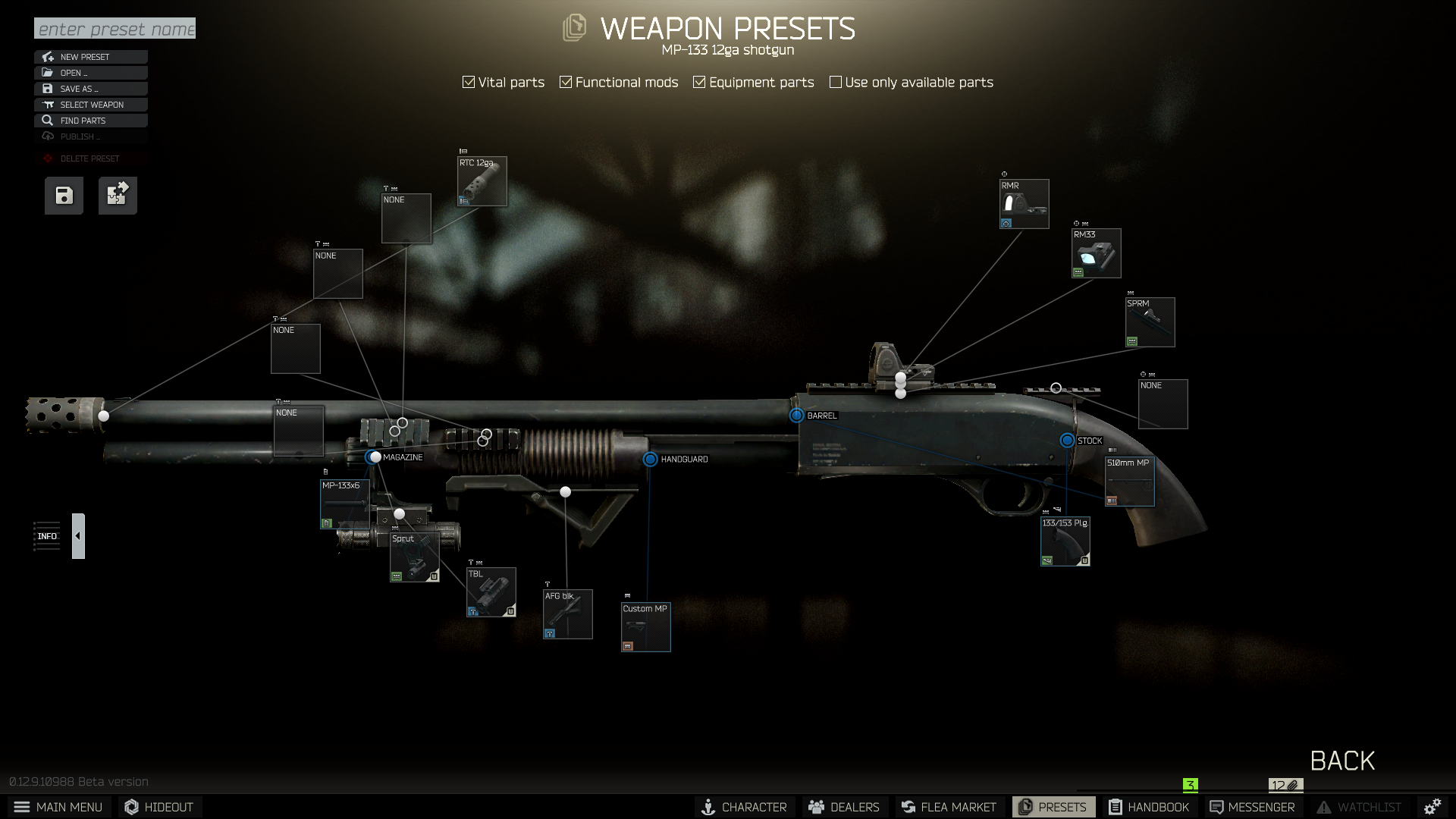Click the Save As floppy disk icon

pyautogui.click(x=47, y=89)
